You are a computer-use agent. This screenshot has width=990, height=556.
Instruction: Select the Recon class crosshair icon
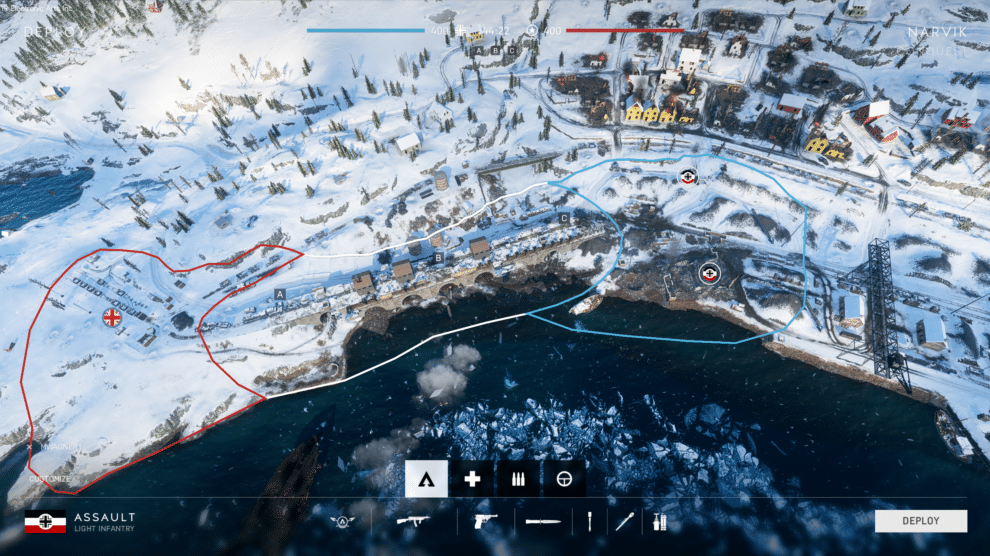(564, 479)
